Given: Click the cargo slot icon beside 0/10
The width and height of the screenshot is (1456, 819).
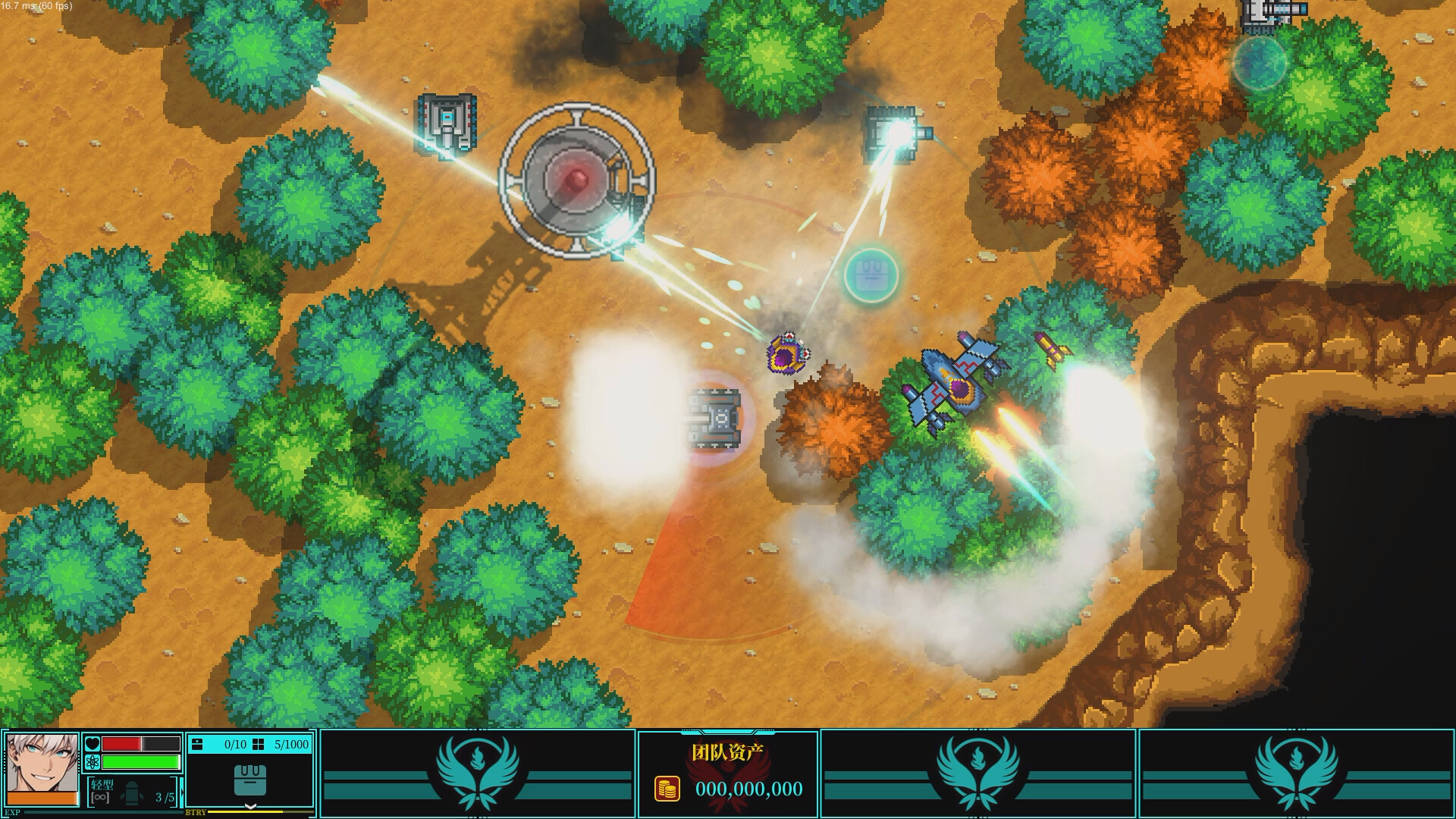Looking at the screenshot, I should (197, 745).
